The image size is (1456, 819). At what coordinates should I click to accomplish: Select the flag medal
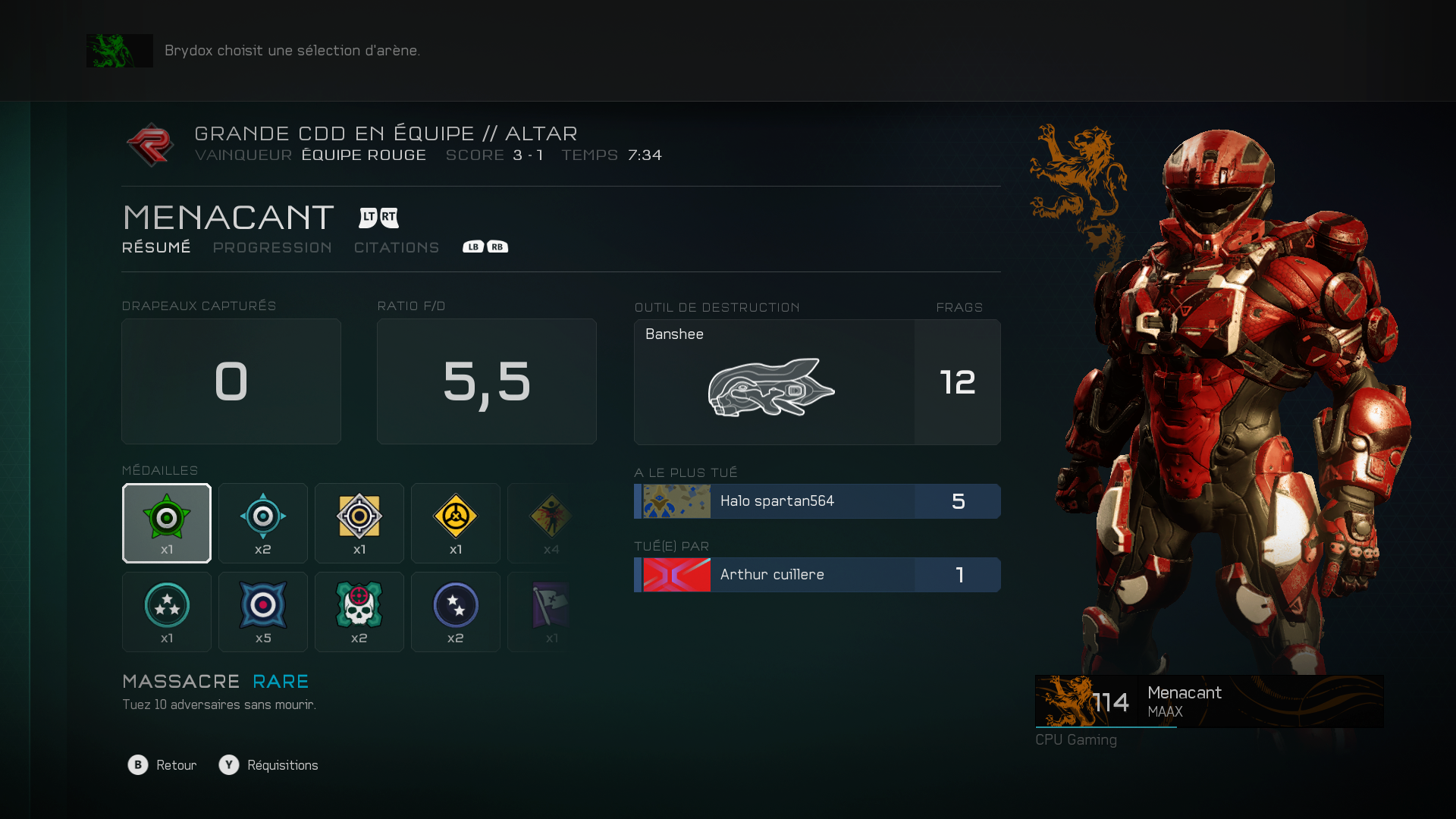click(551, 612)
